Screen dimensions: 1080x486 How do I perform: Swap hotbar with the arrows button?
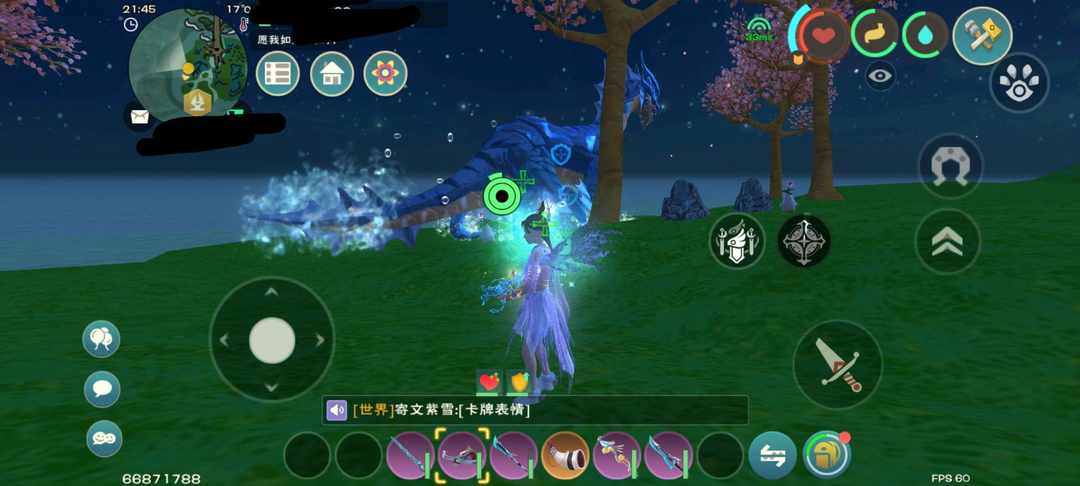tap(773, 455)
